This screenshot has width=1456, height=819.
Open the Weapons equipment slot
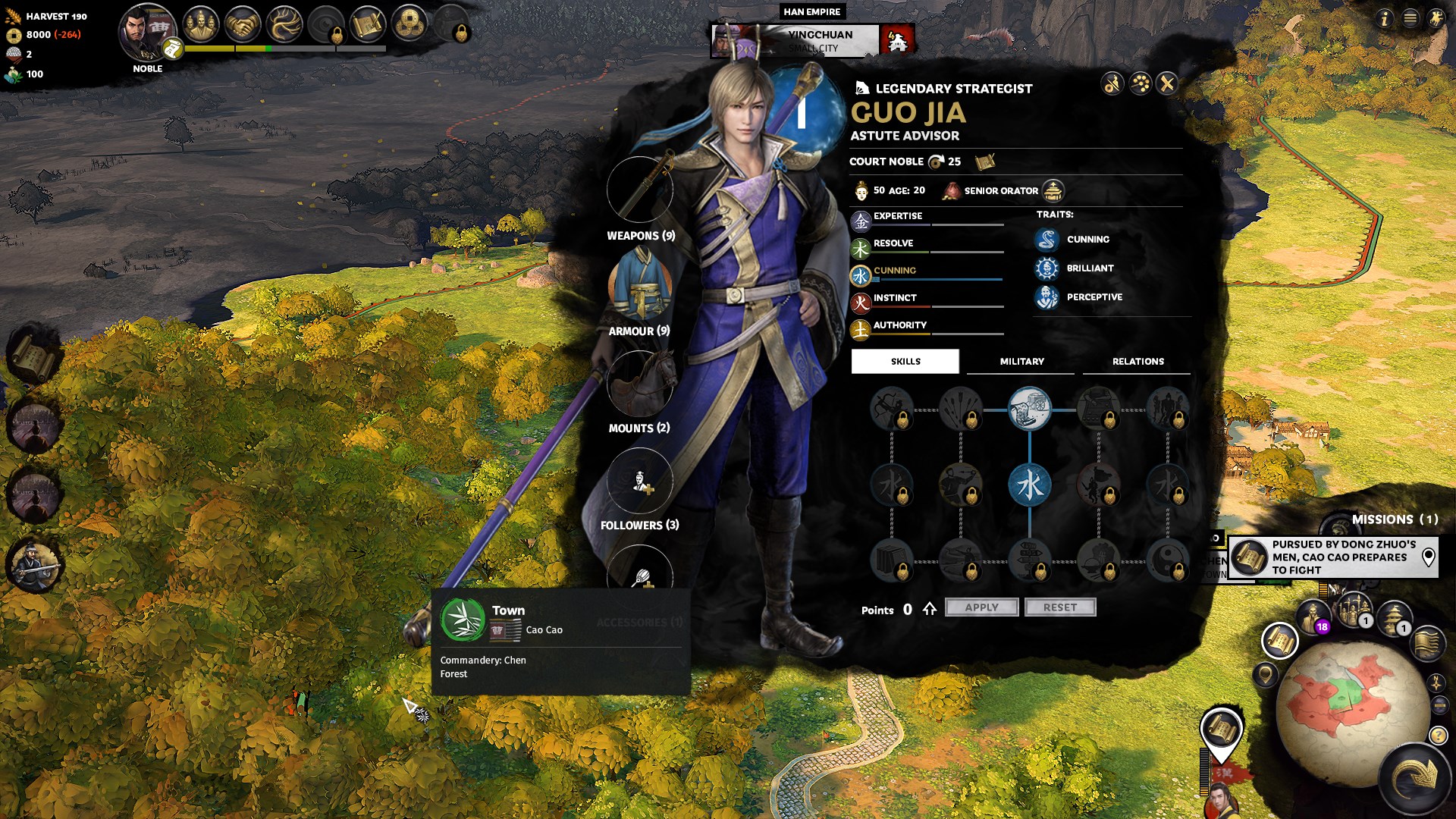point(640,190)
